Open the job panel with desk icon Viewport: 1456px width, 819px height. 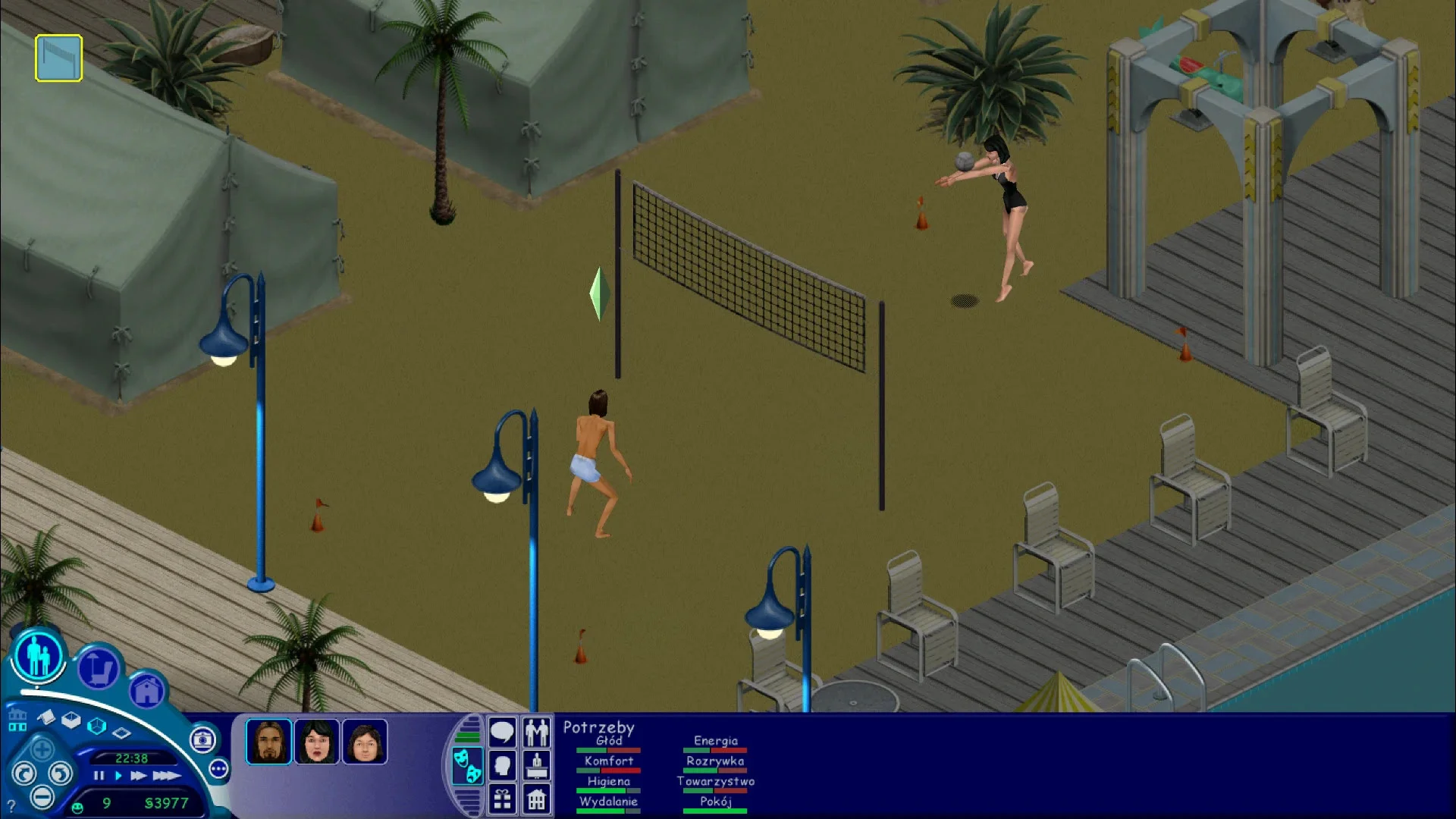(x=537, y=765)
